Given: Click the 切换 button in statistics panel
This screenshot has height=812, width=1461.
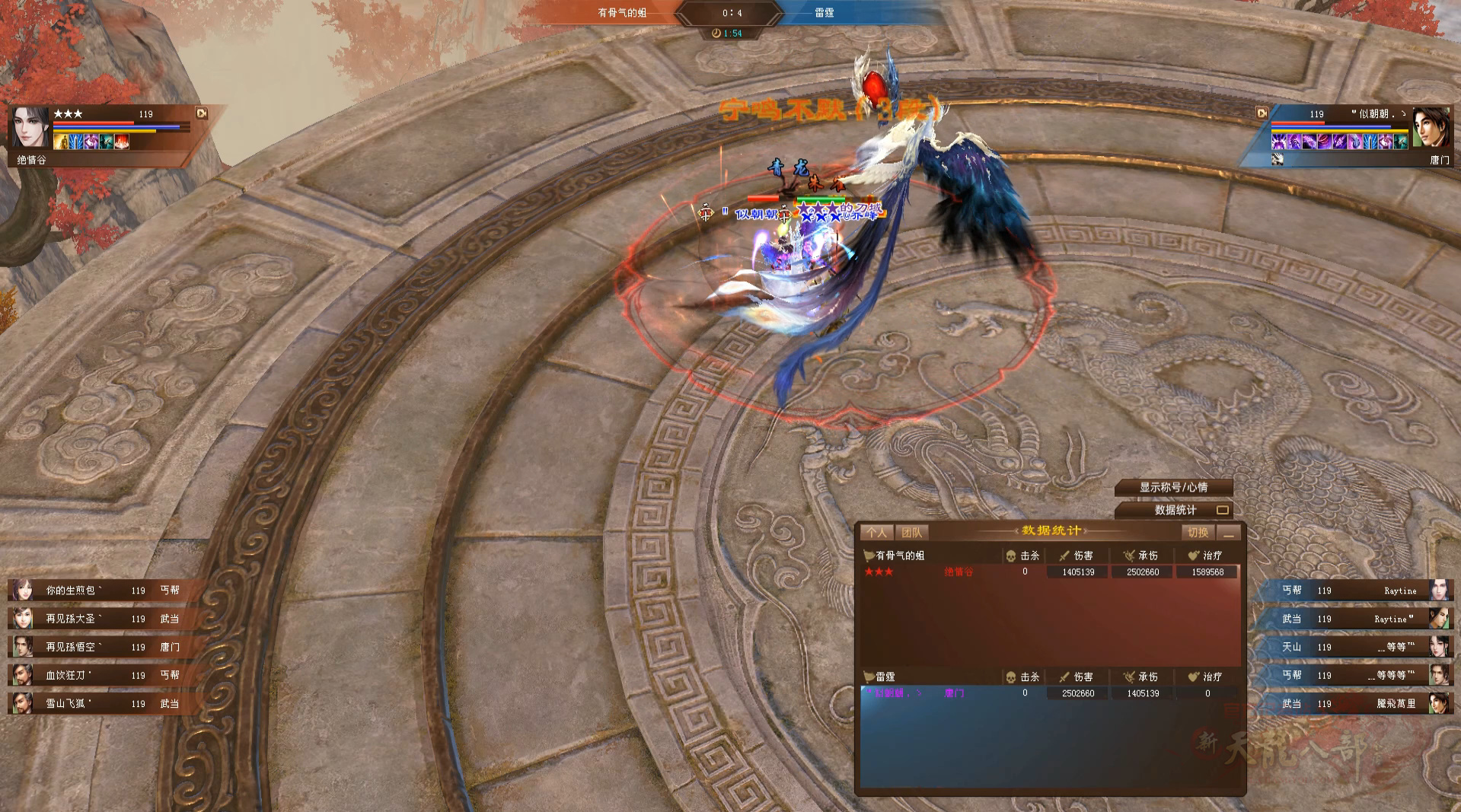Looking at the screenshot, I should coord(1198,533).
